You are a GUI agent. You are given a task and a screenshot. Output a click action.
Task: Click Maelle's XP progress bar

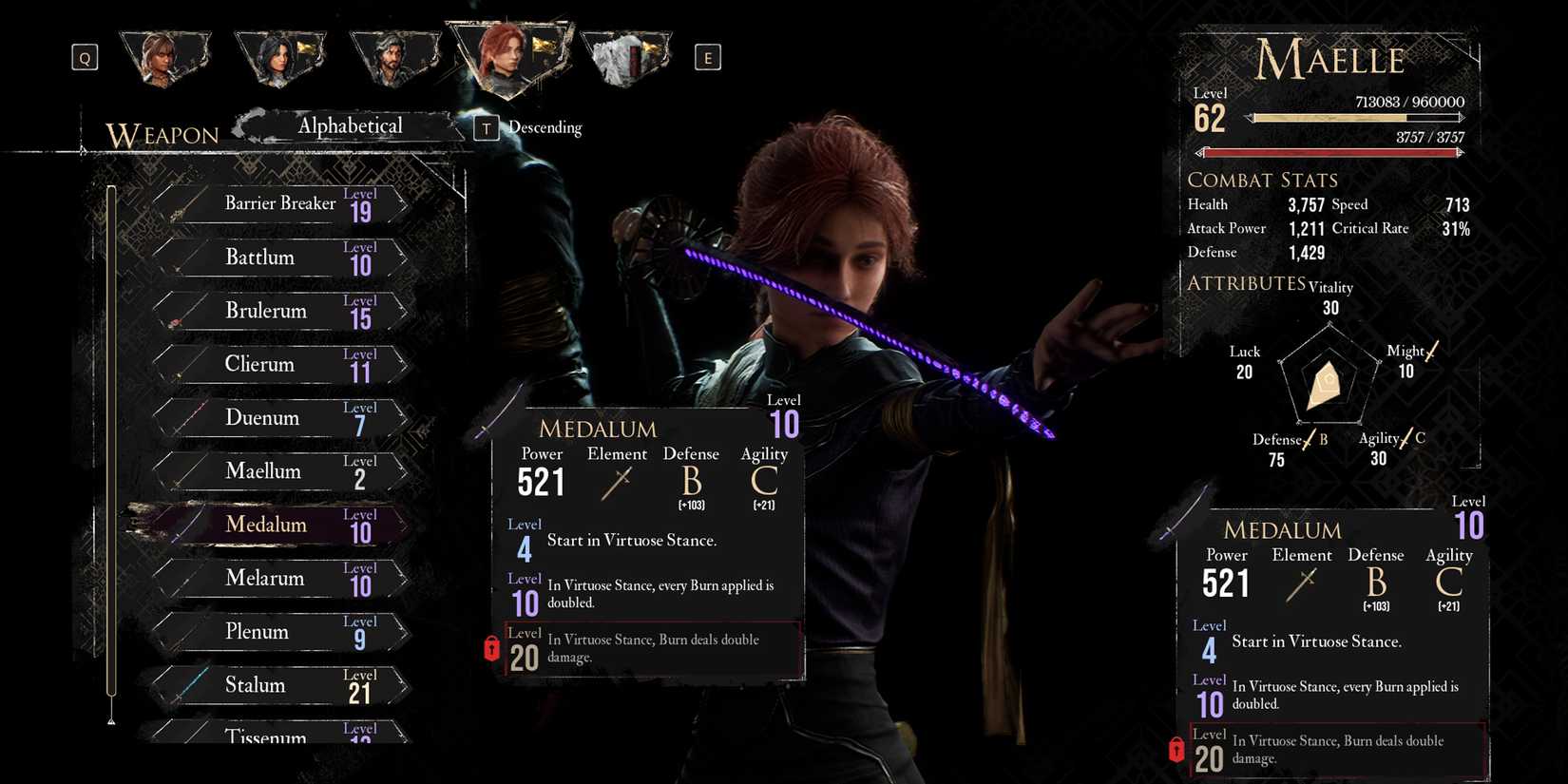(1356, 119)
